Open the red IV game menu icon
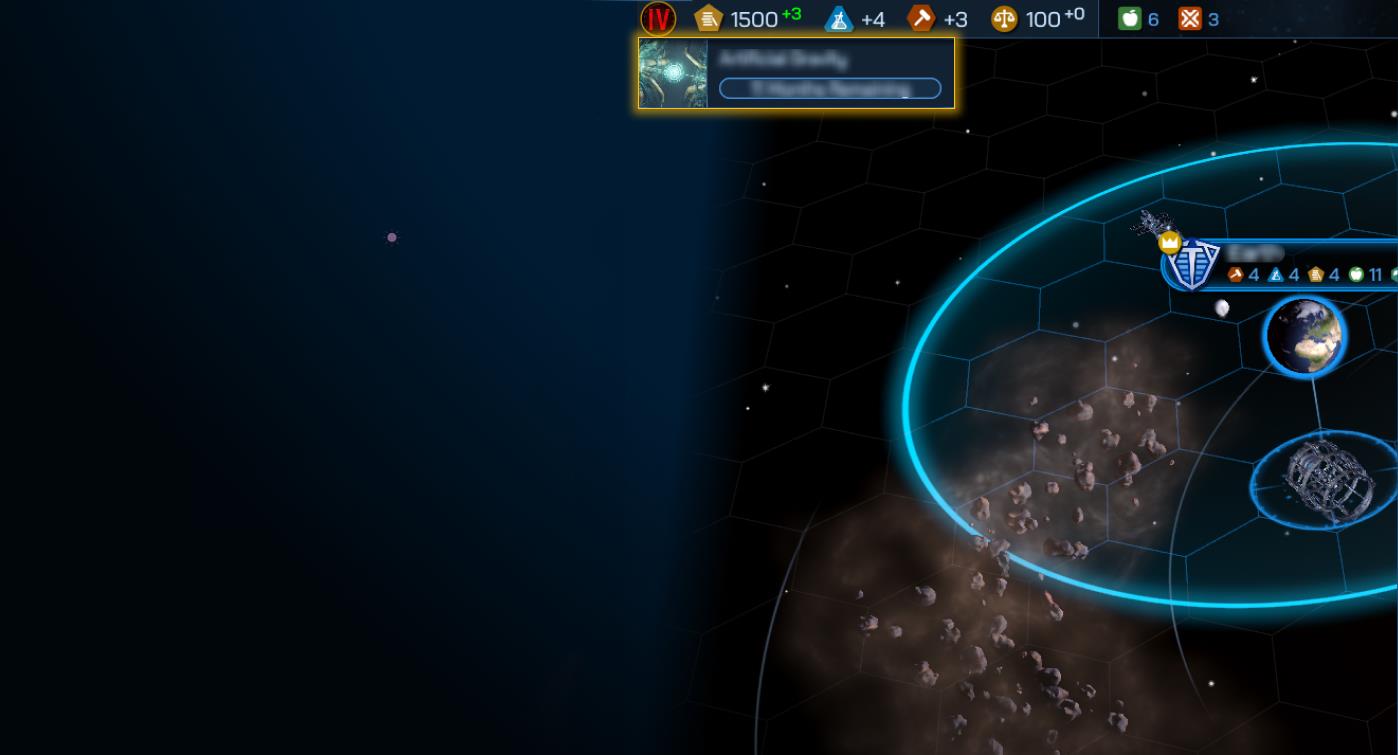Viewport: 1398px width, 755px height. (x=658, y=18)
